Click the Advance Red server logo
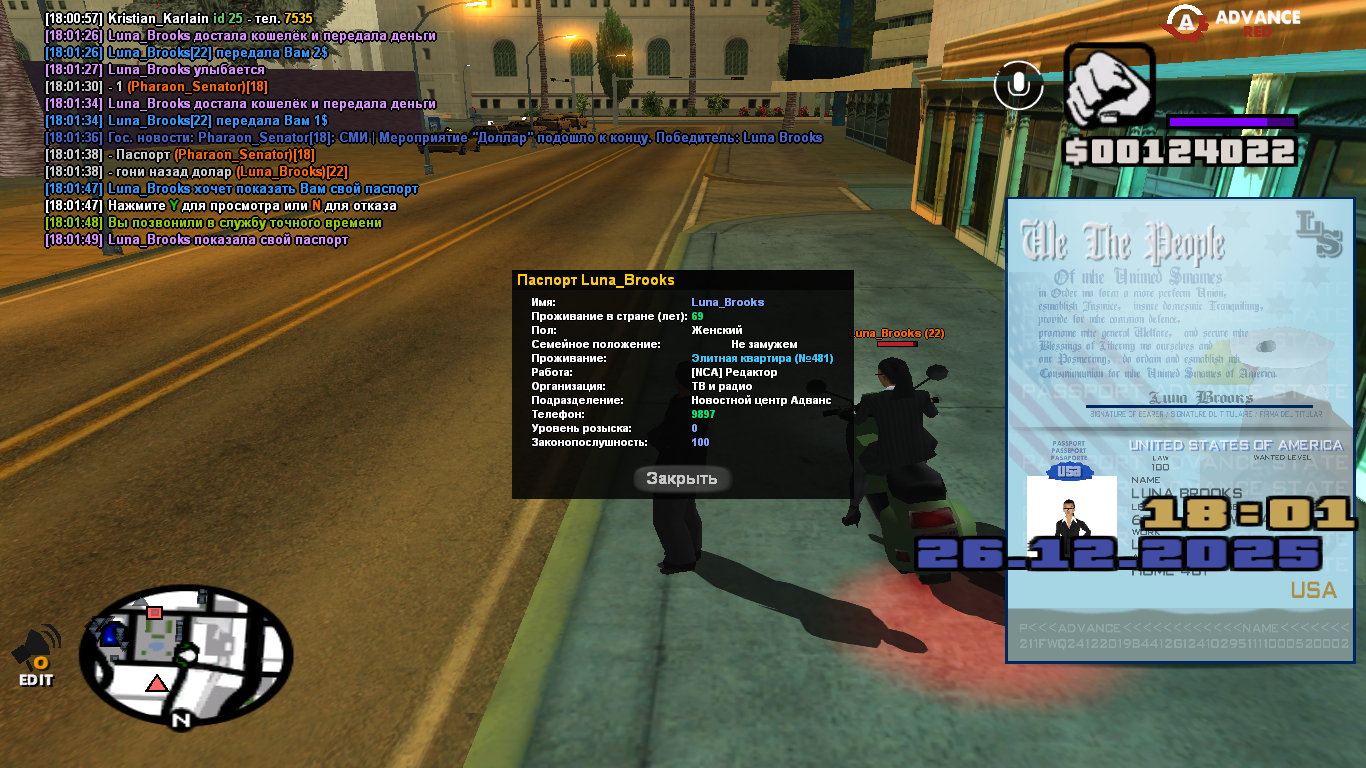Viewport: 1366px width, 768px height. (x=1235, y=22)
